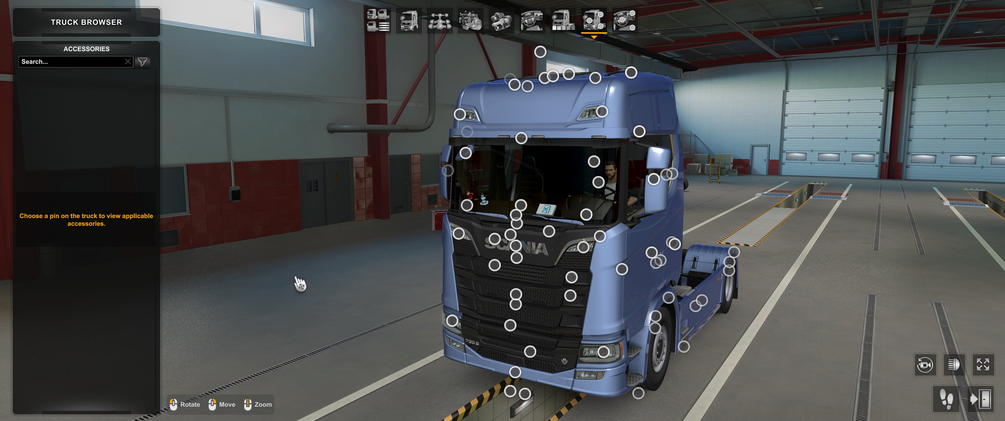Select the cabin category tab
Screen dimensions: 1005x421
409,20
